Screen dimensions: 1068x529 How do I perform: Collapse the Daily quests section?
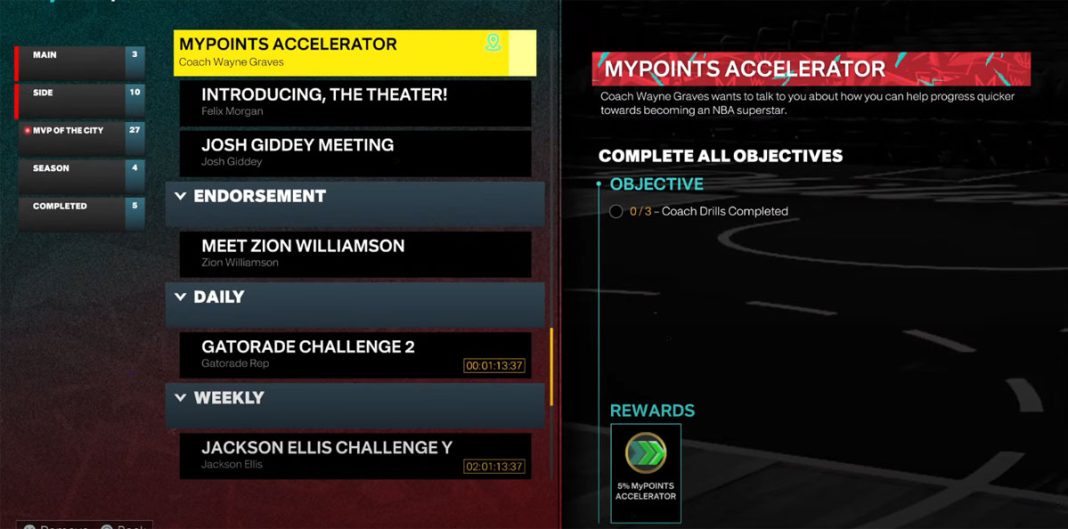pos(181,297)
